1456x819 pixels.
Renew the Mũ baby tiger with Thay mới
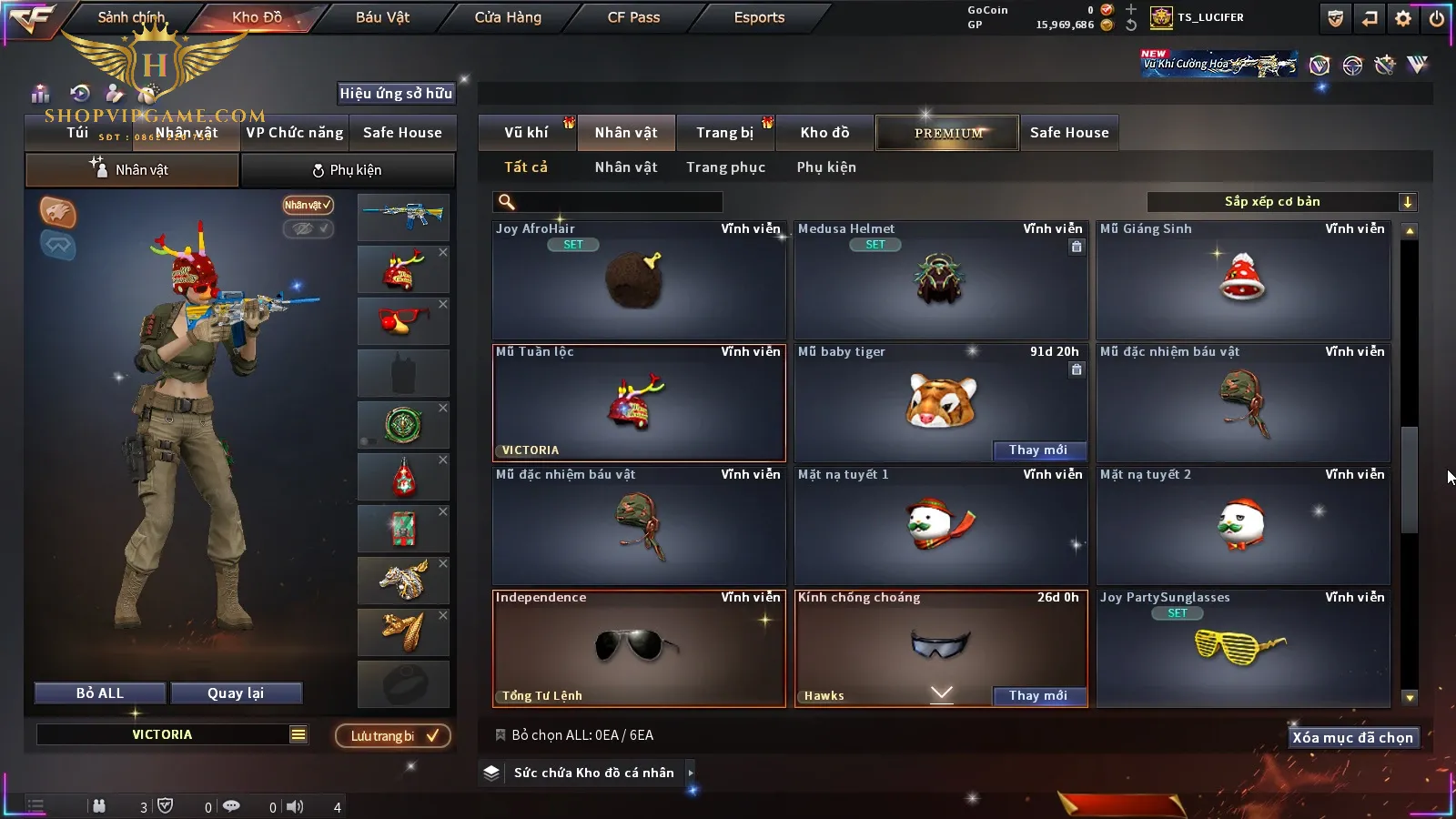(x=1037, y=450)
